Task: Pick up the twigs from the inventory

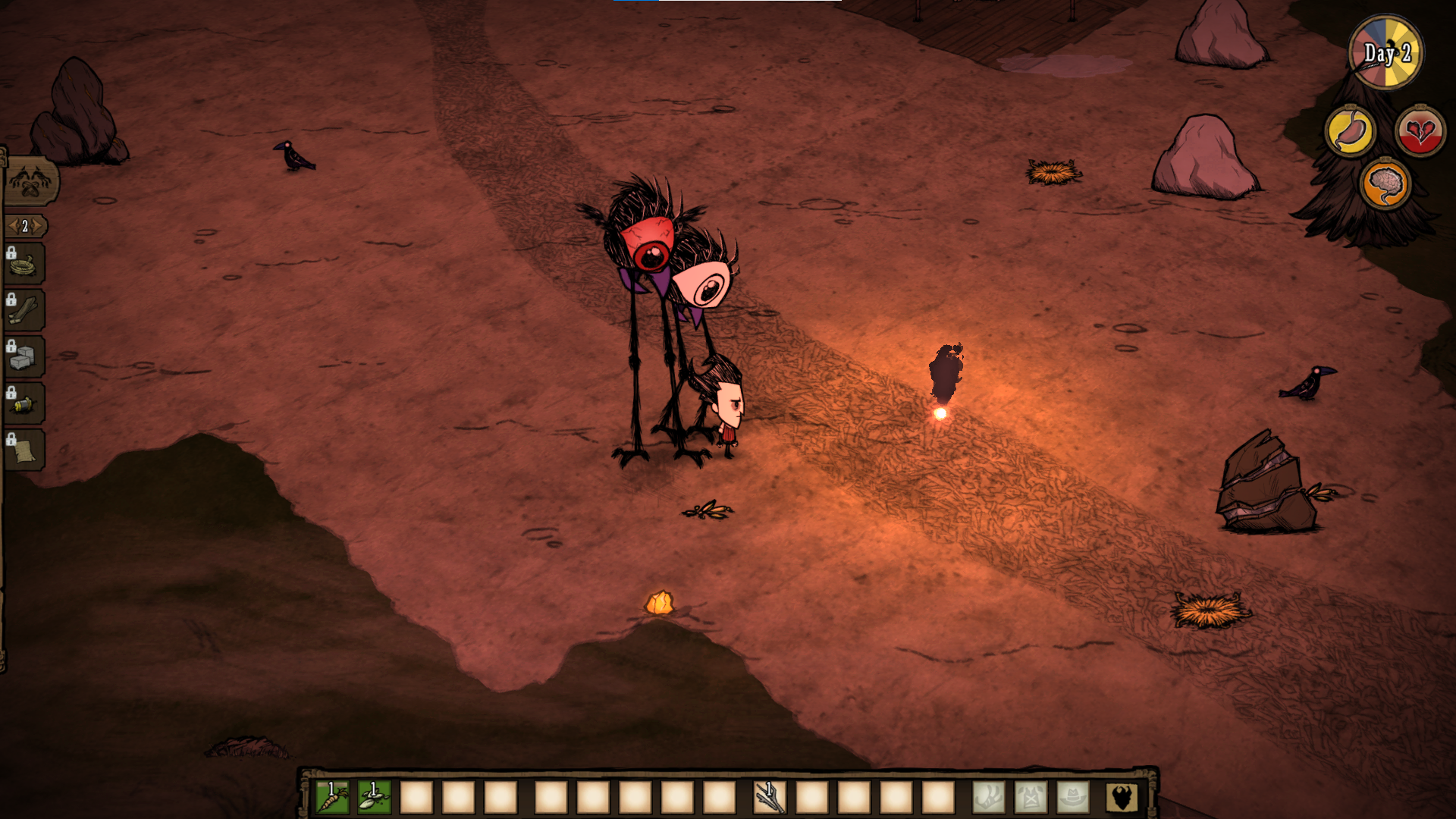Action: coord(769,798)
